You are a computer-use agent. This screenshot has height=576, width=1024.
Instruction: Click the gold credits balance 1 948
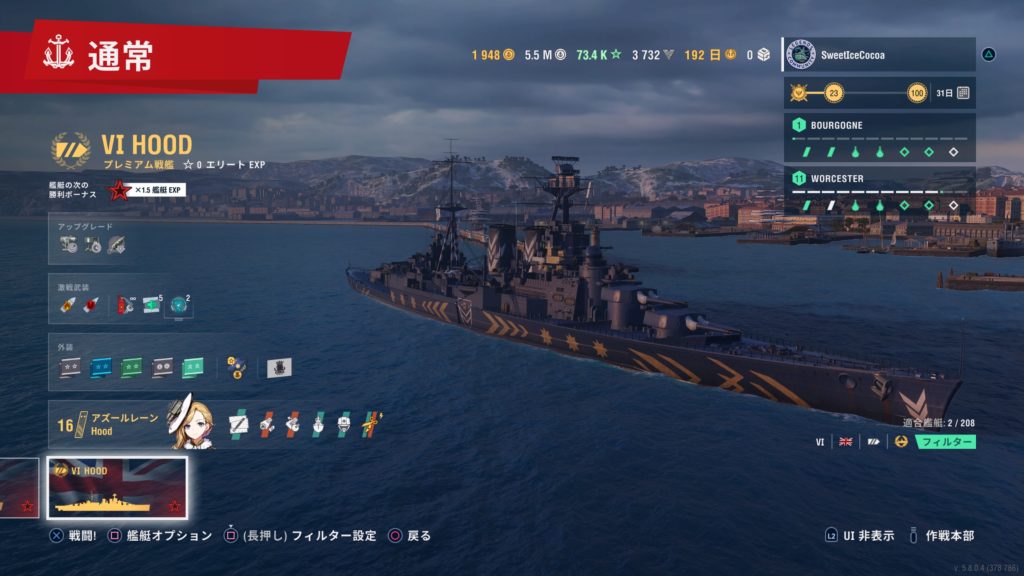(x=493, y=55)
